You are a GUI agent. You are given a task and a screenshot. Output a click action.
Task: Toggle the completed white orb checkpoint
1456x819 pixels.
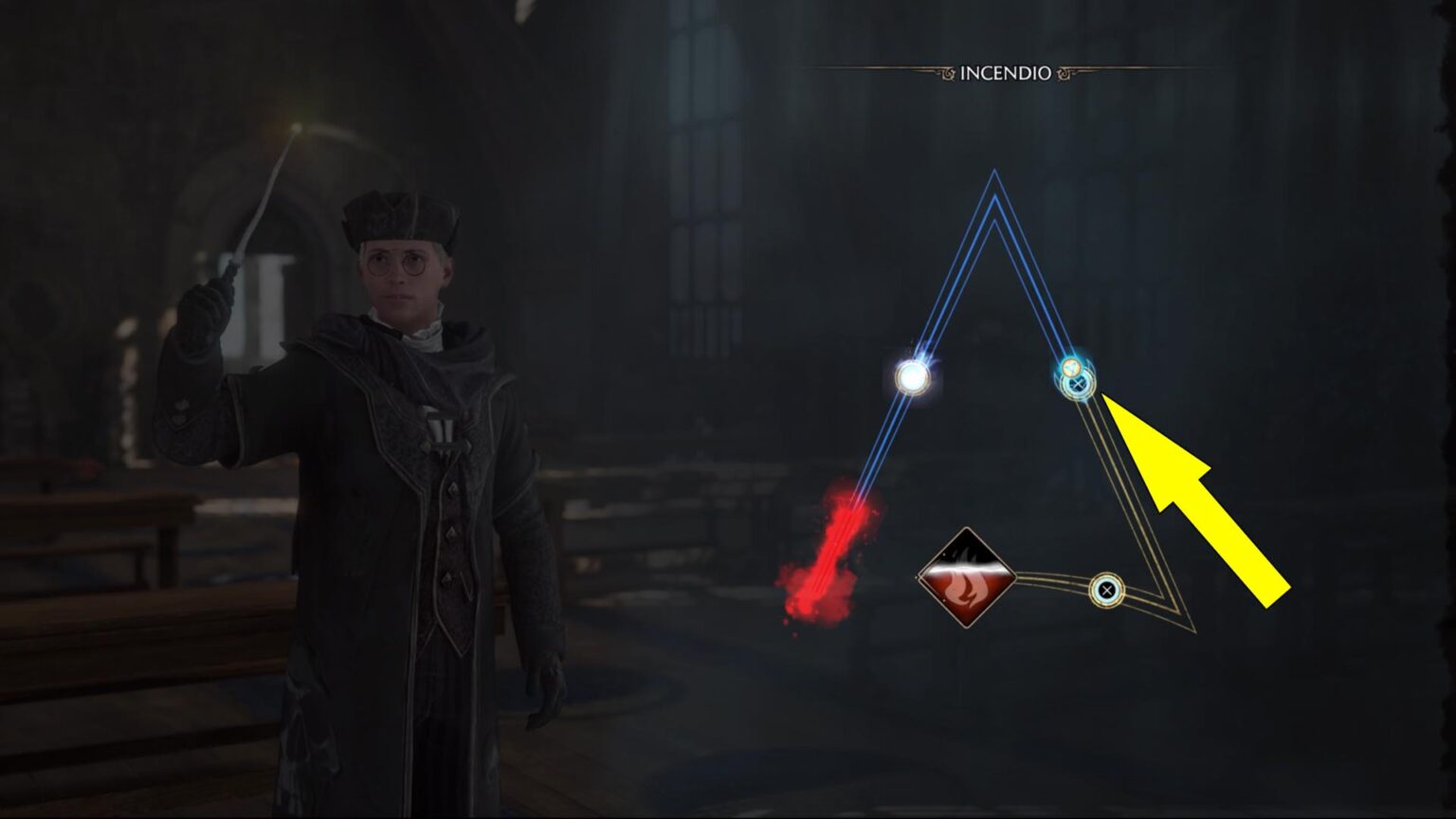[913, 377]
